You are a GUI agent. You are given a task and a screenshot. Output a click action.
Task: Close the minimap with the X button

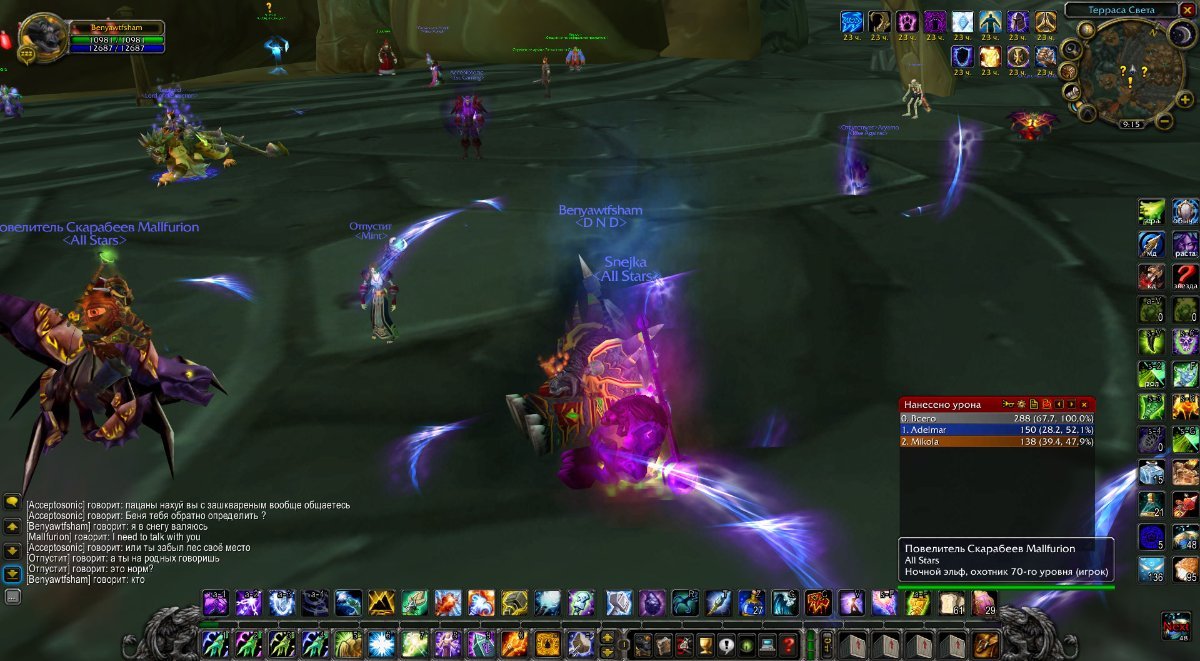coord(1187,10)
